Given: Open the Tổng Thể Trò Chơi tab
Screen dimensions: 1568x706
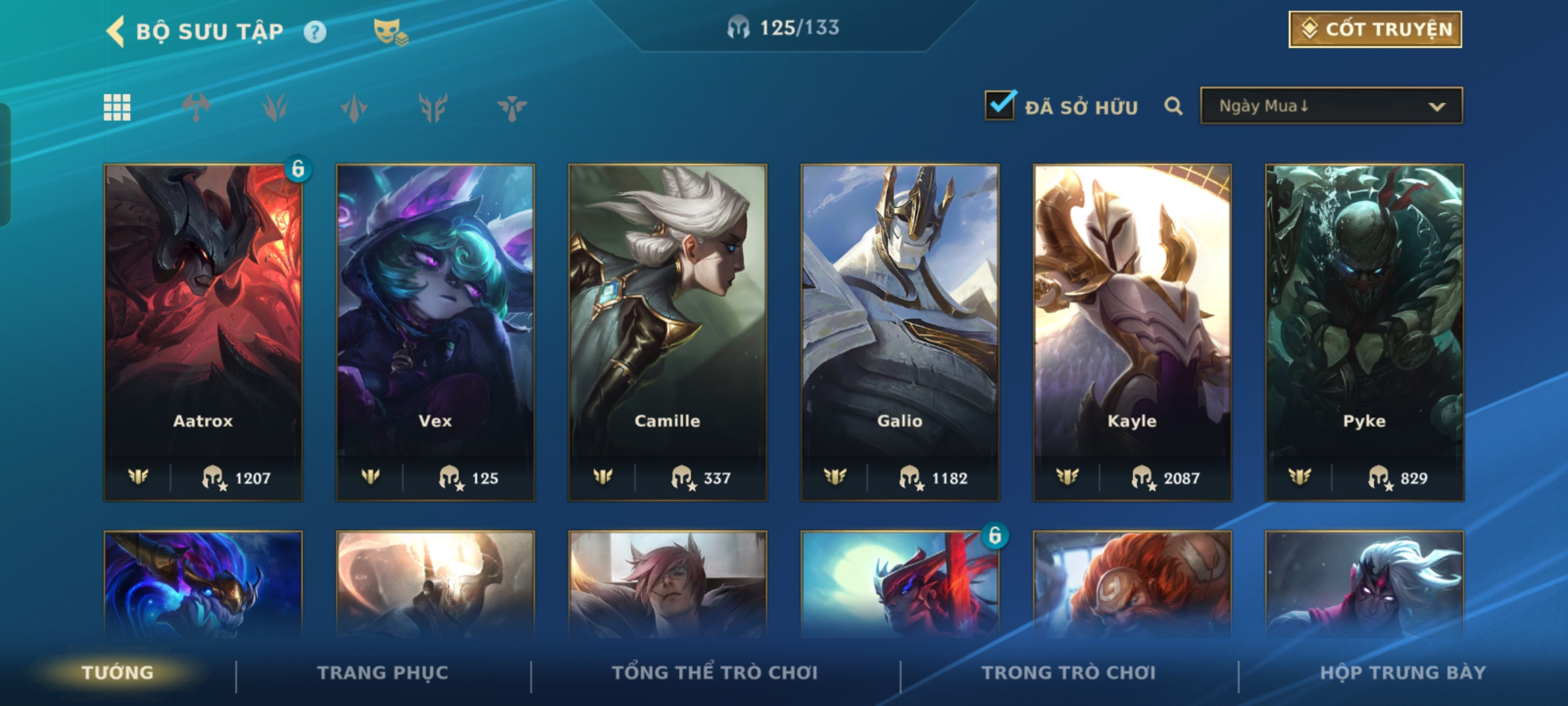Looking at the screenshot, I should [x=715, y=673].
